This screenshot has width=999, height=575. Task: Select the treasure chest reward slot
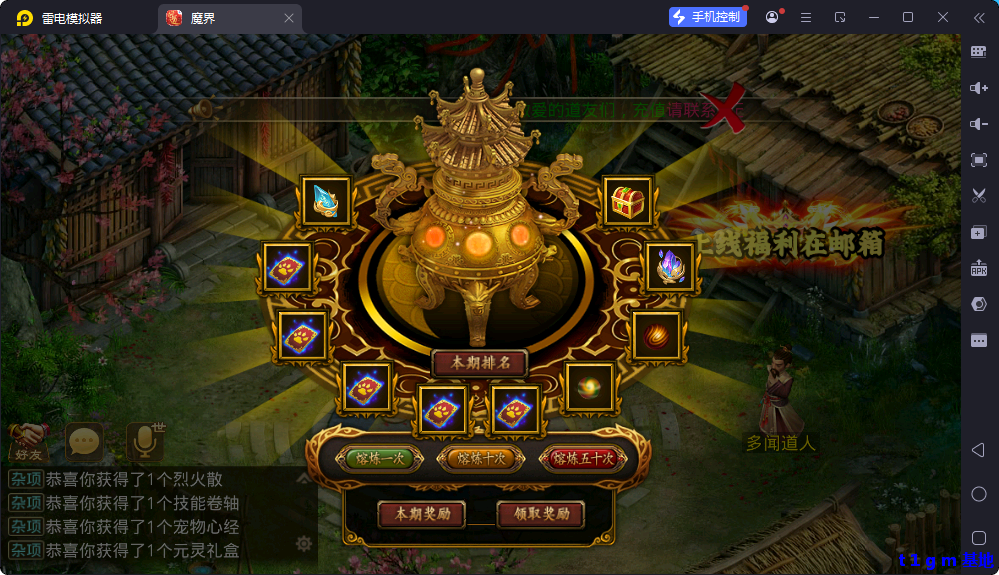point(628,202)
